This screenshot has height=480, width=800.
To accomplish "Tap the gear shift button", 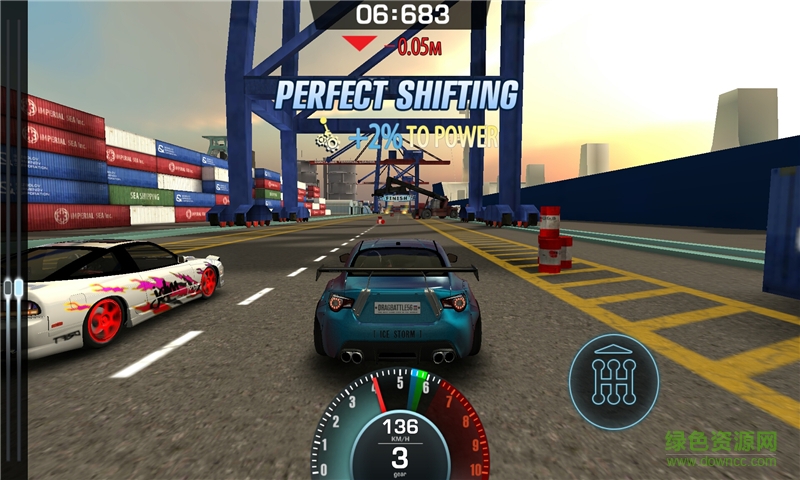I will point(614,381).
